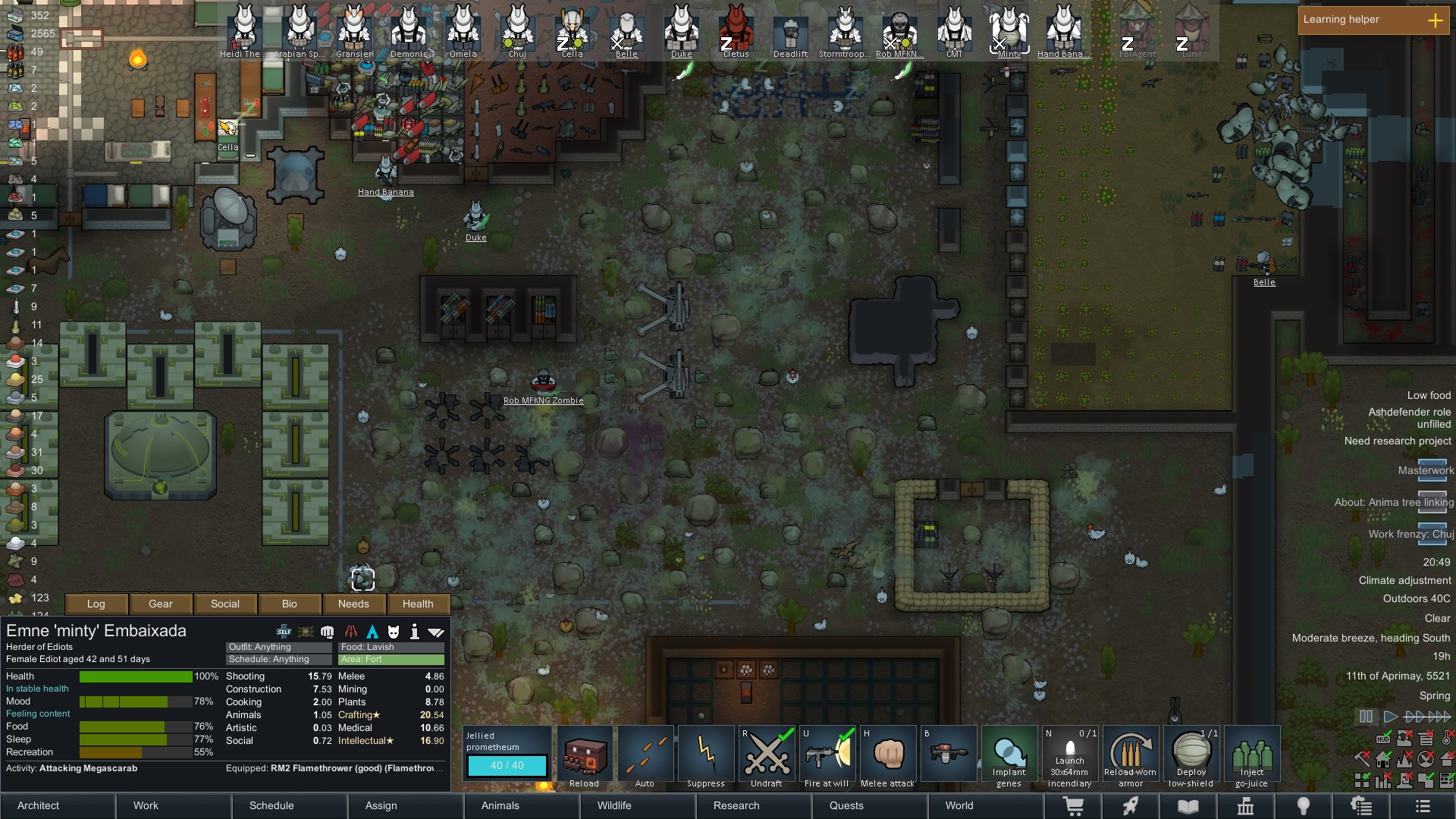The height and width of the screenshot is (819, 1456).
Task: Switch to the Gear tab
Action: (x=161, y=604)
